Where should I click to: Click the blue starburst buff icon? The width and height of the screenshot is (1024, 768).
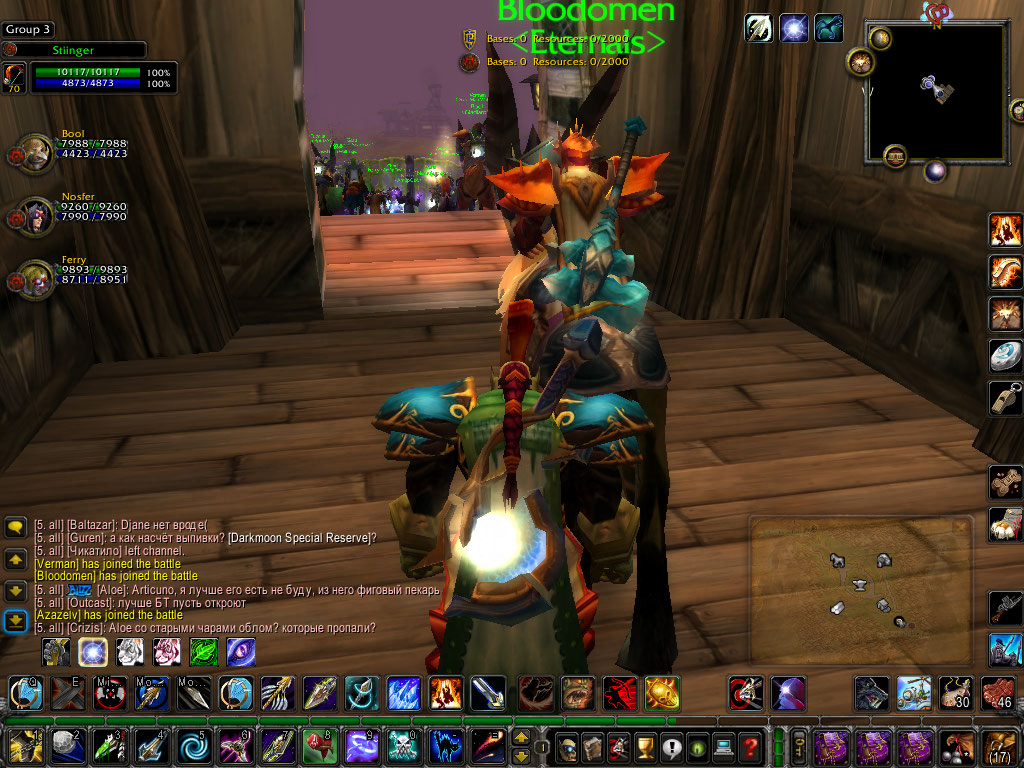click(793, 28)
